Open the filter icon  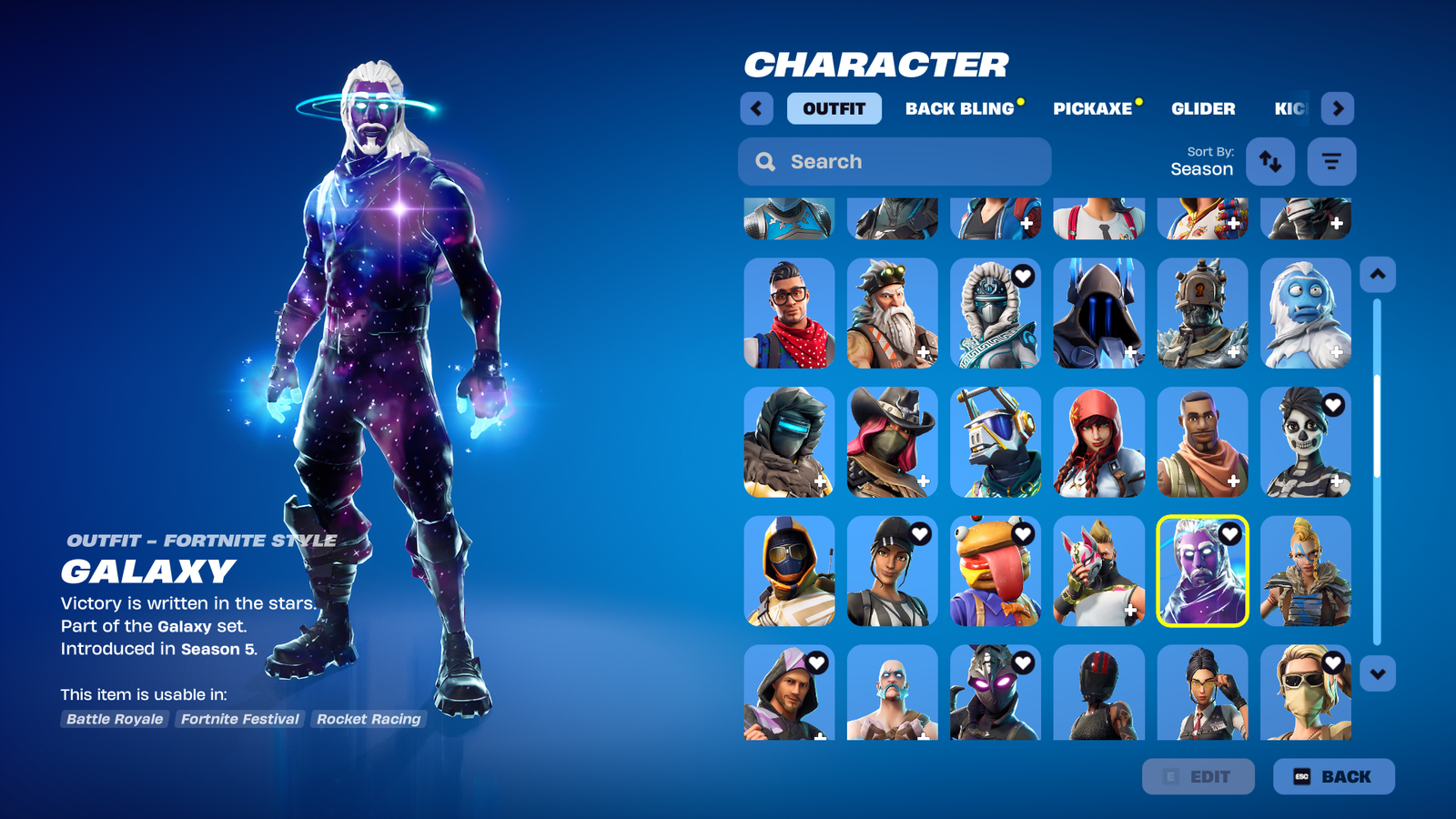[1330, 161]
